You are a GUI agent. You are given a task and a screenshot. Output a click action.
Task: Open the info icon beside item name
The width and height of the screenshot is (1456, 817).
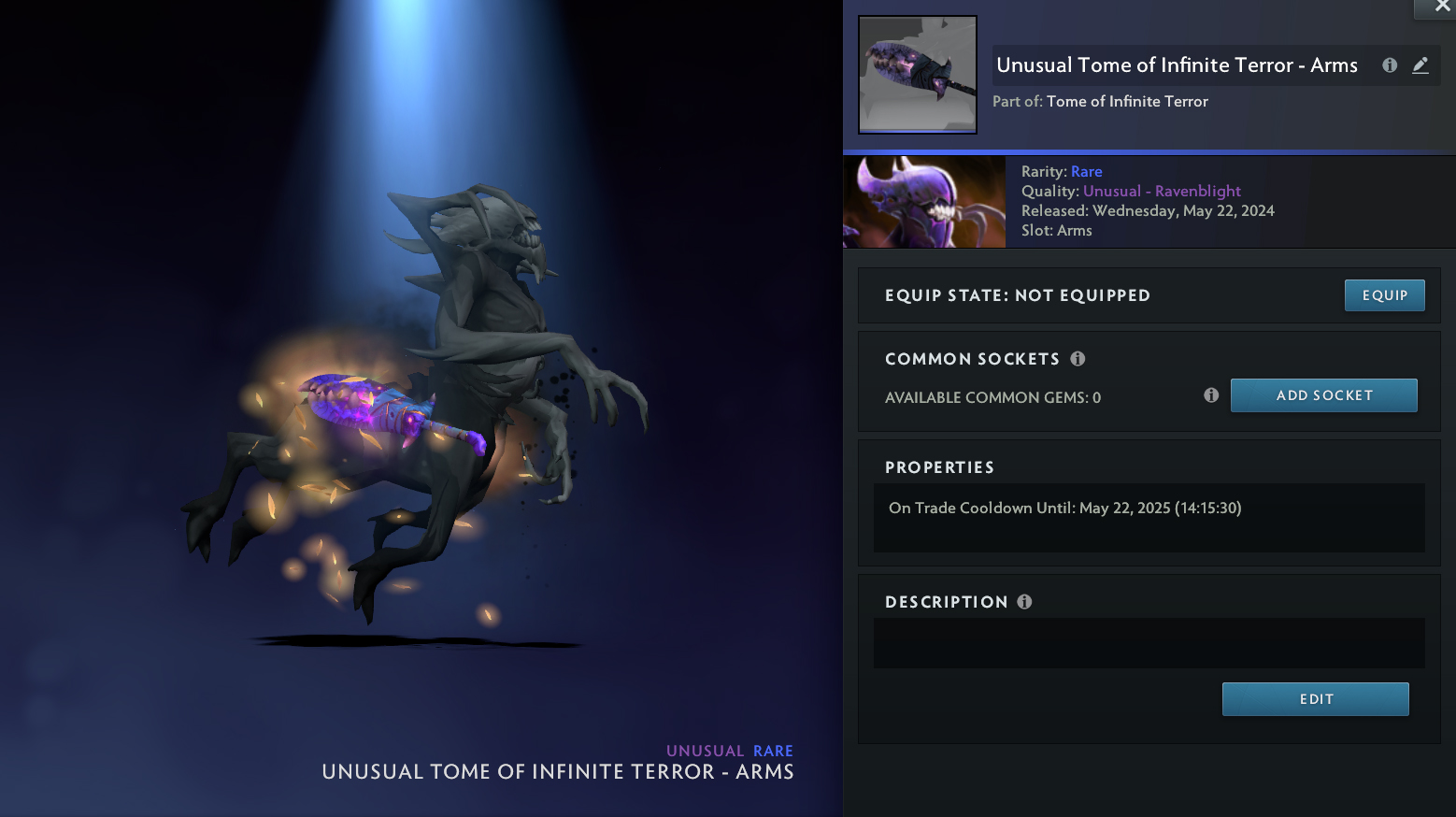[1390, 65]
